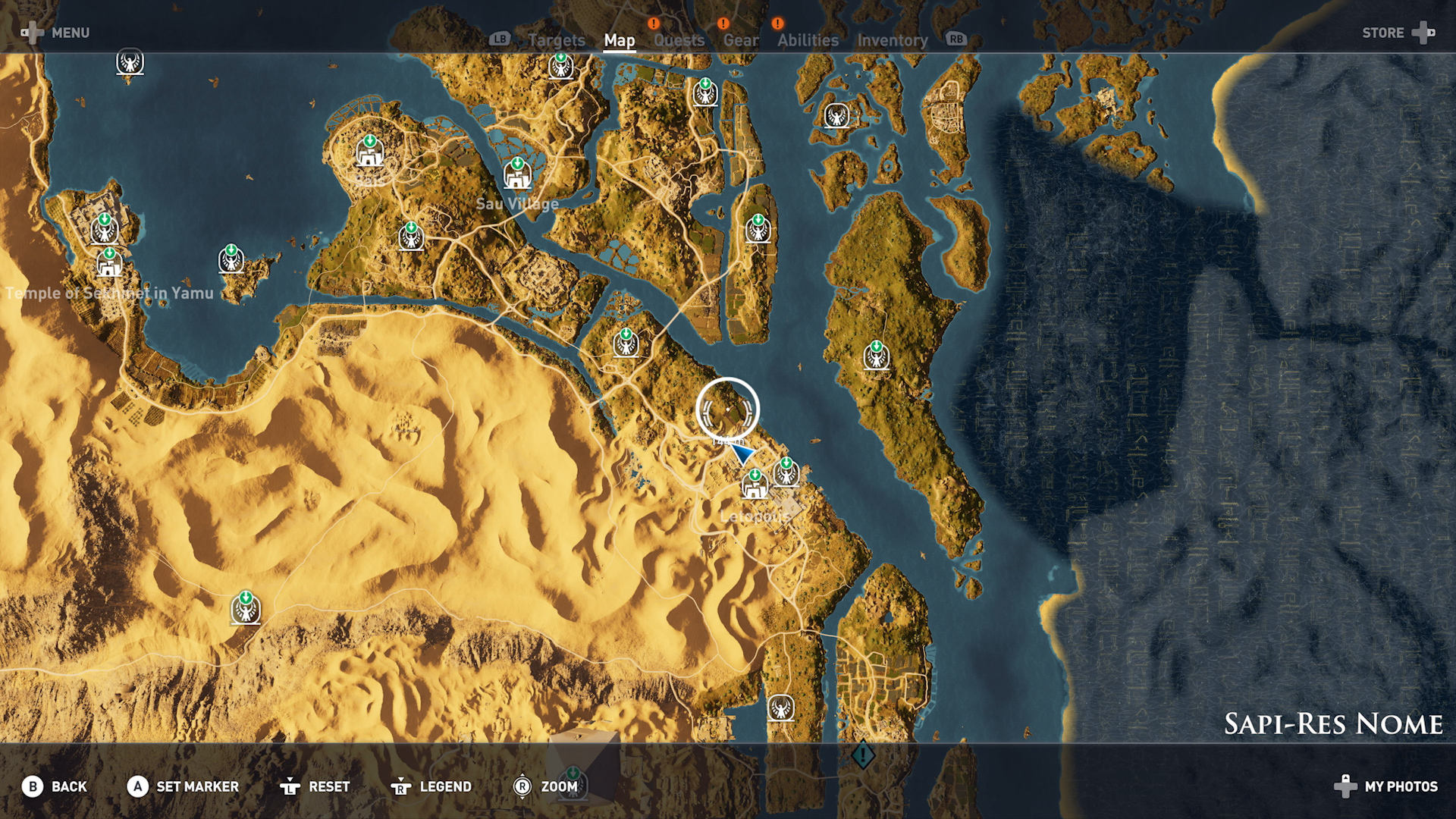The image size is (1456, 819).
Task: Select the Sau Village fast travel marker
Action: (x=517, y=175)
